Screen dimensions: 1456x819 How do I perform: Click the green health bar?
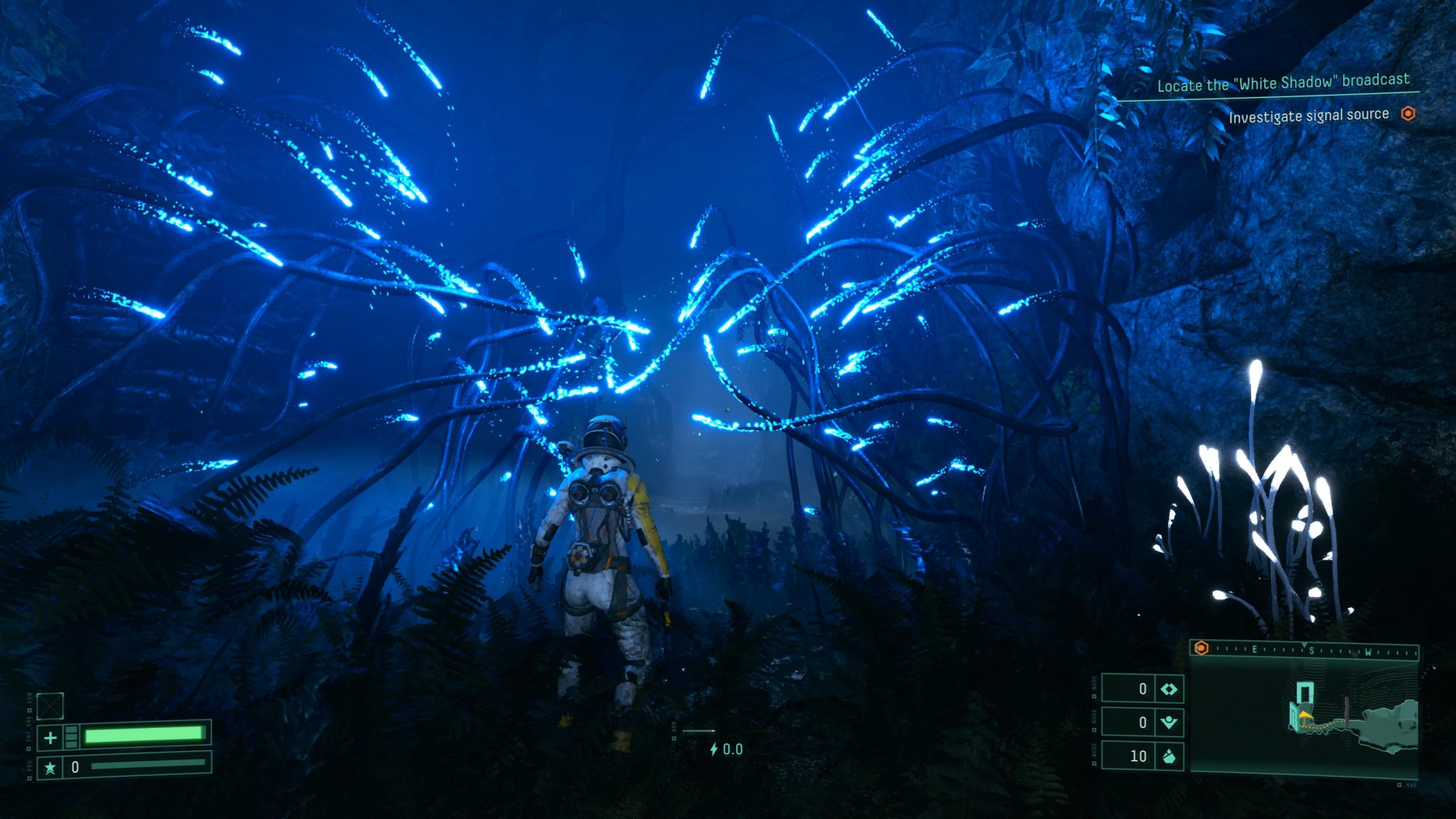(x=142, y=735)
